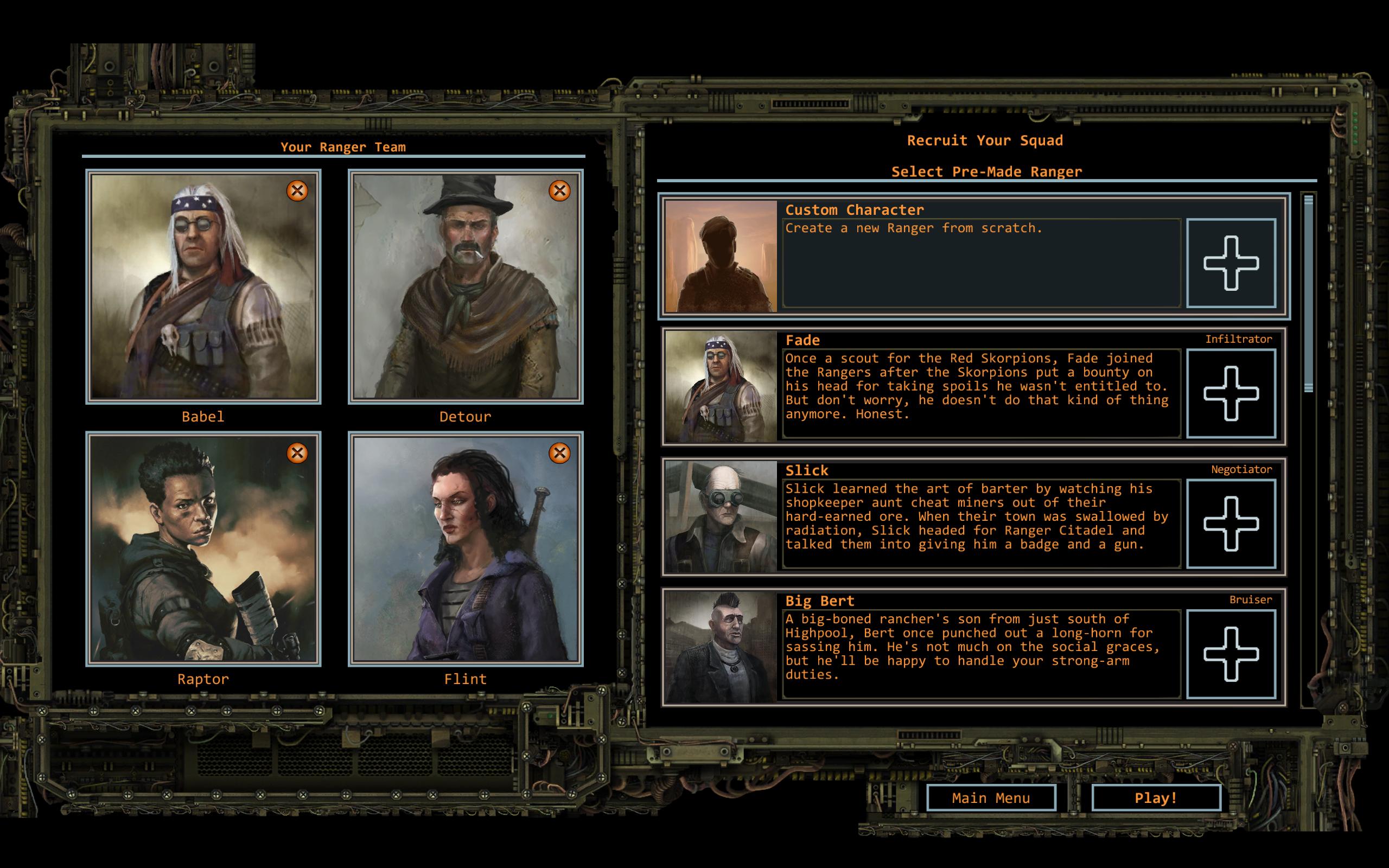Select Detour's portrait in the team
This screenshot has height=868, width=1389.
click(x=466, y=287)
